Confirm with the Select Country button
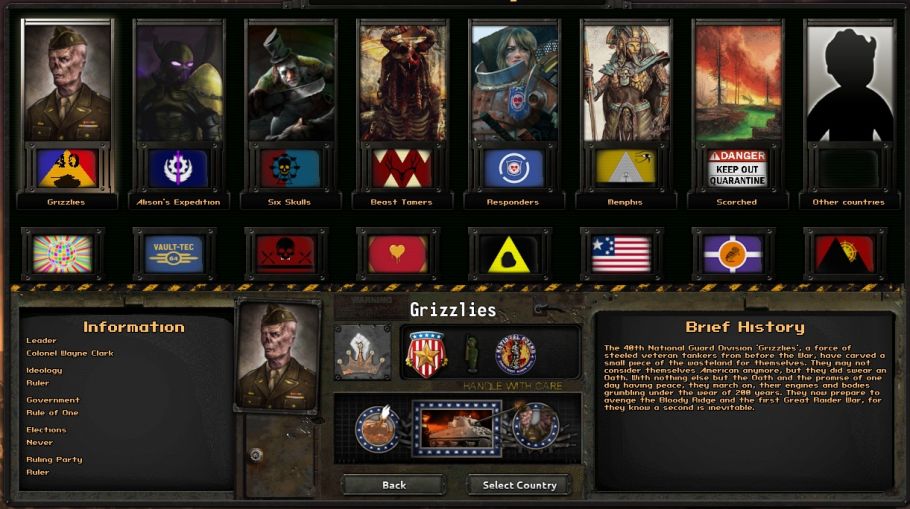The height and width of the screenshot is (509, 910). [x=519, y=485]
